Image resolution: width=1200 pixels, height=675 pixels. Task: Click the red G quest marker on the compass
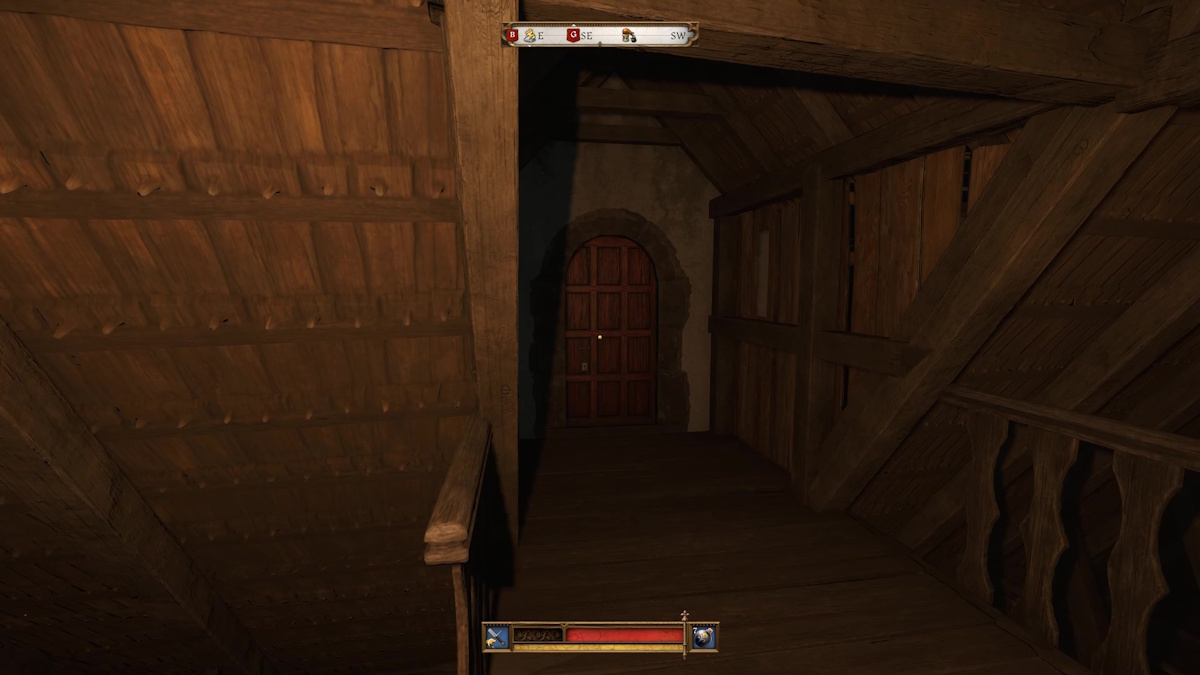click(x=573, y=35)
